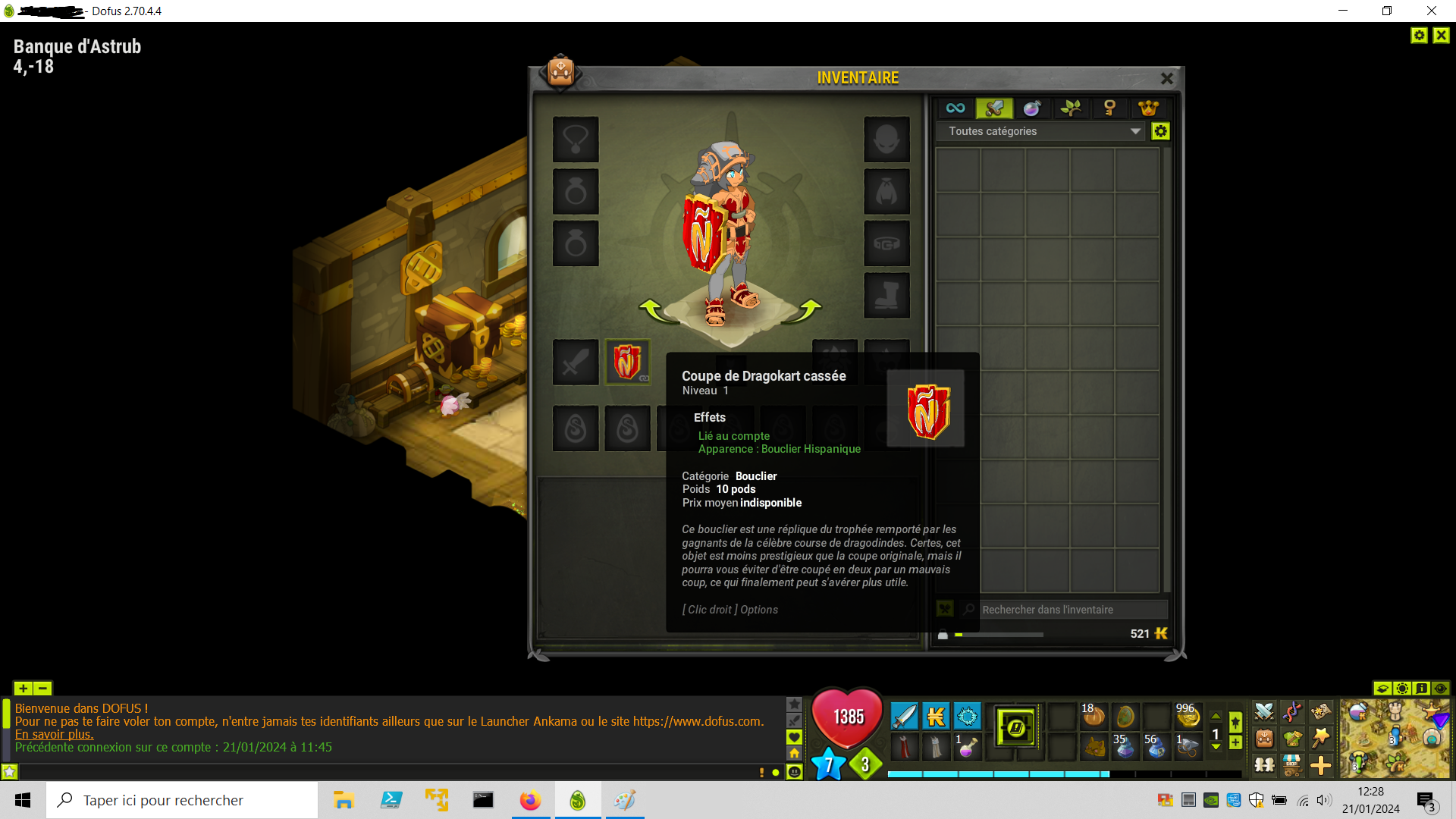This screenshot has width=1456, height=819.
Task: Select the resources plant category icon
Action: pyautogui.click(x=1071, y=108)
